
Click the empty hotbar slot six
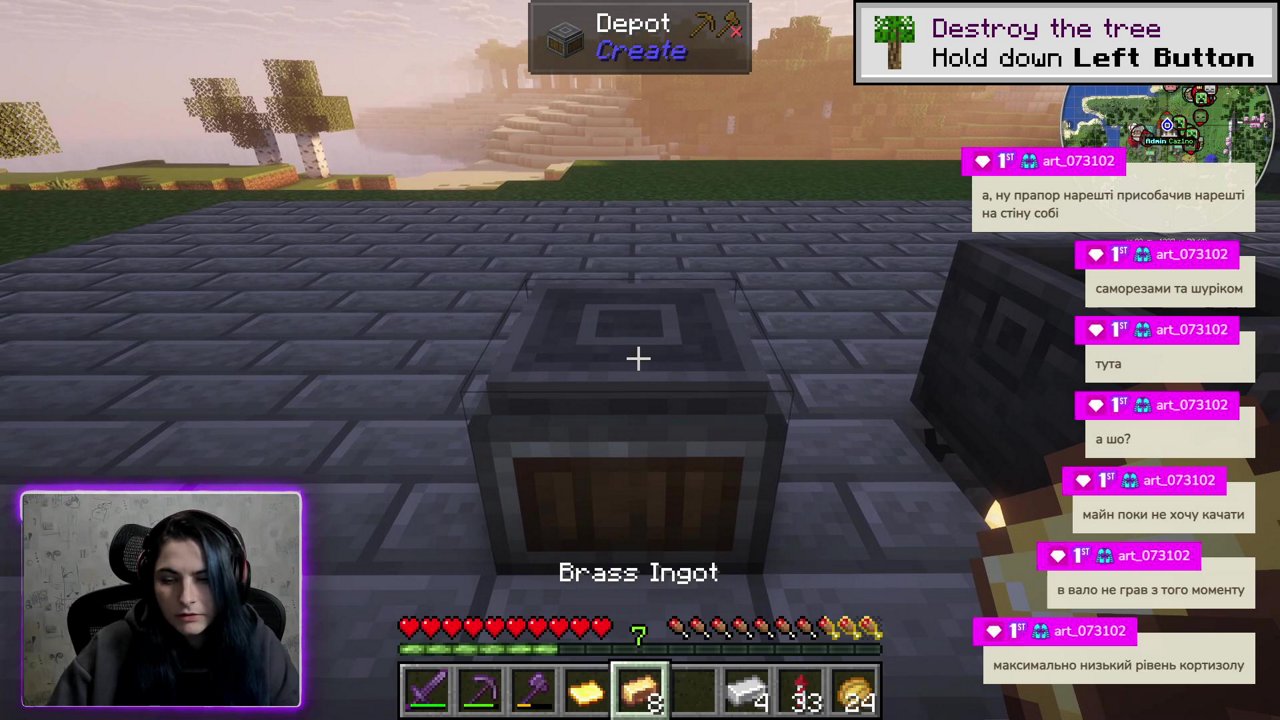pyautogui.click(x=695, y=690)
